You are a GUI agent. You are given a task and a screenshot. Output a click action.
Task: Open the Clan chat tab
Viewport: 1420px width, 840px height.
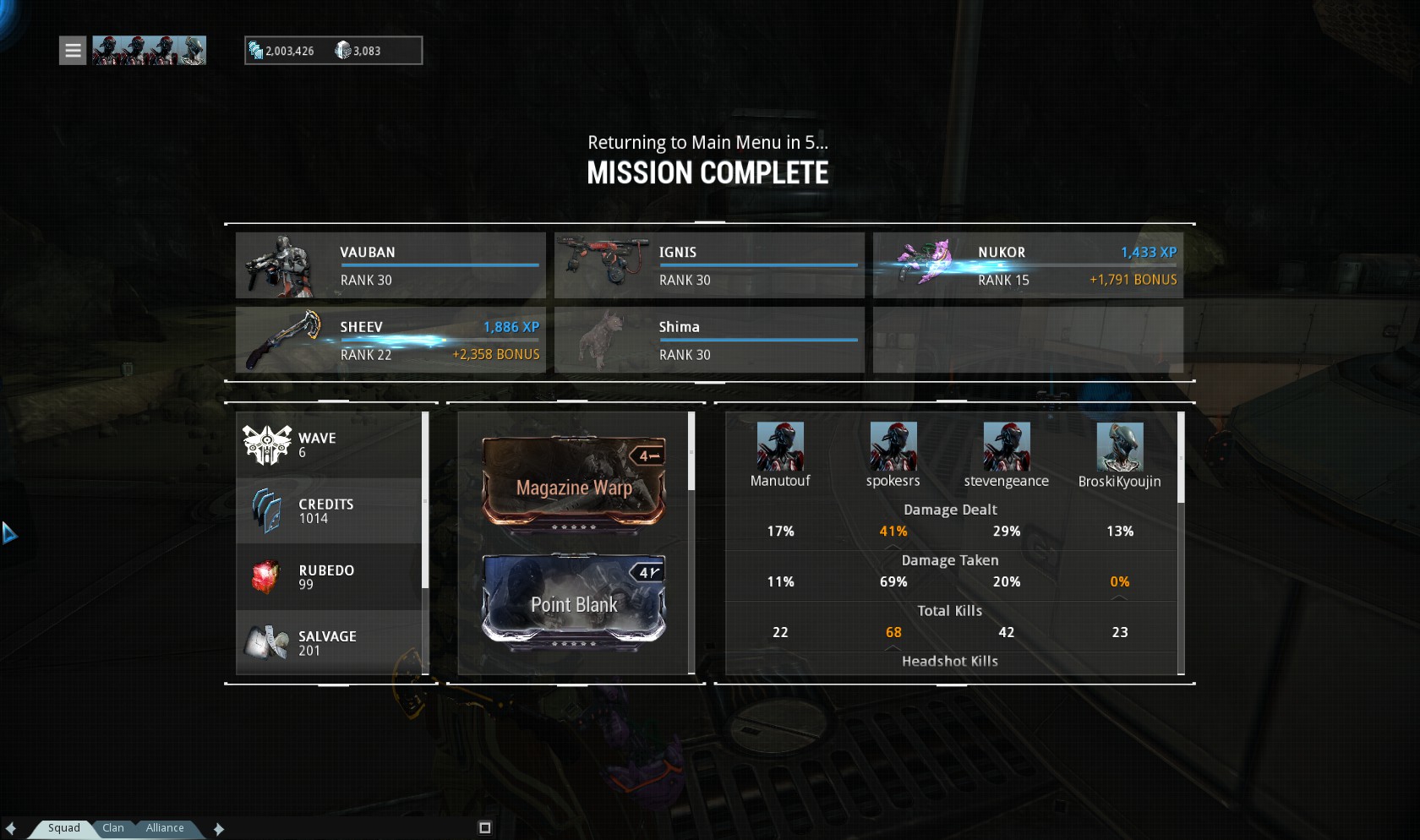pos(113,828)
